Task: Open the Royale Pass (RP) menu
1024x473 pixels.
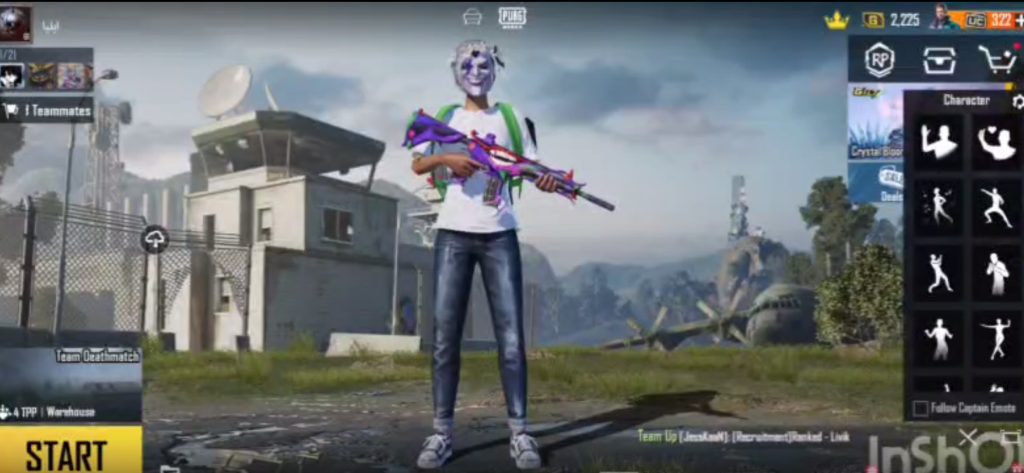Action: (x=879, y=59)
